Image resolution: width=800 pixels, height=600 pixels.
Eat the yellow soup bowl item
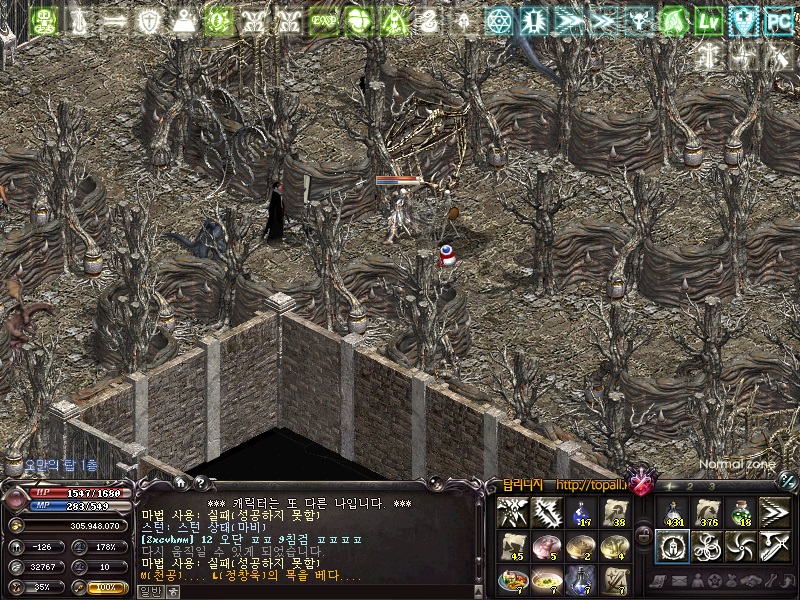(x=545, y=579)
